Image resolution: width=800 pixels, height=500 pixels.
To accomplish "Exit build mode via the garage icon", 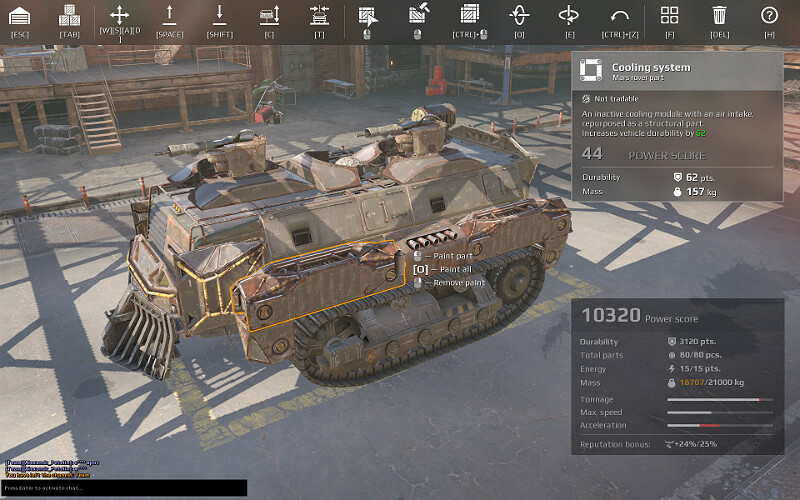I will (19, 16).
